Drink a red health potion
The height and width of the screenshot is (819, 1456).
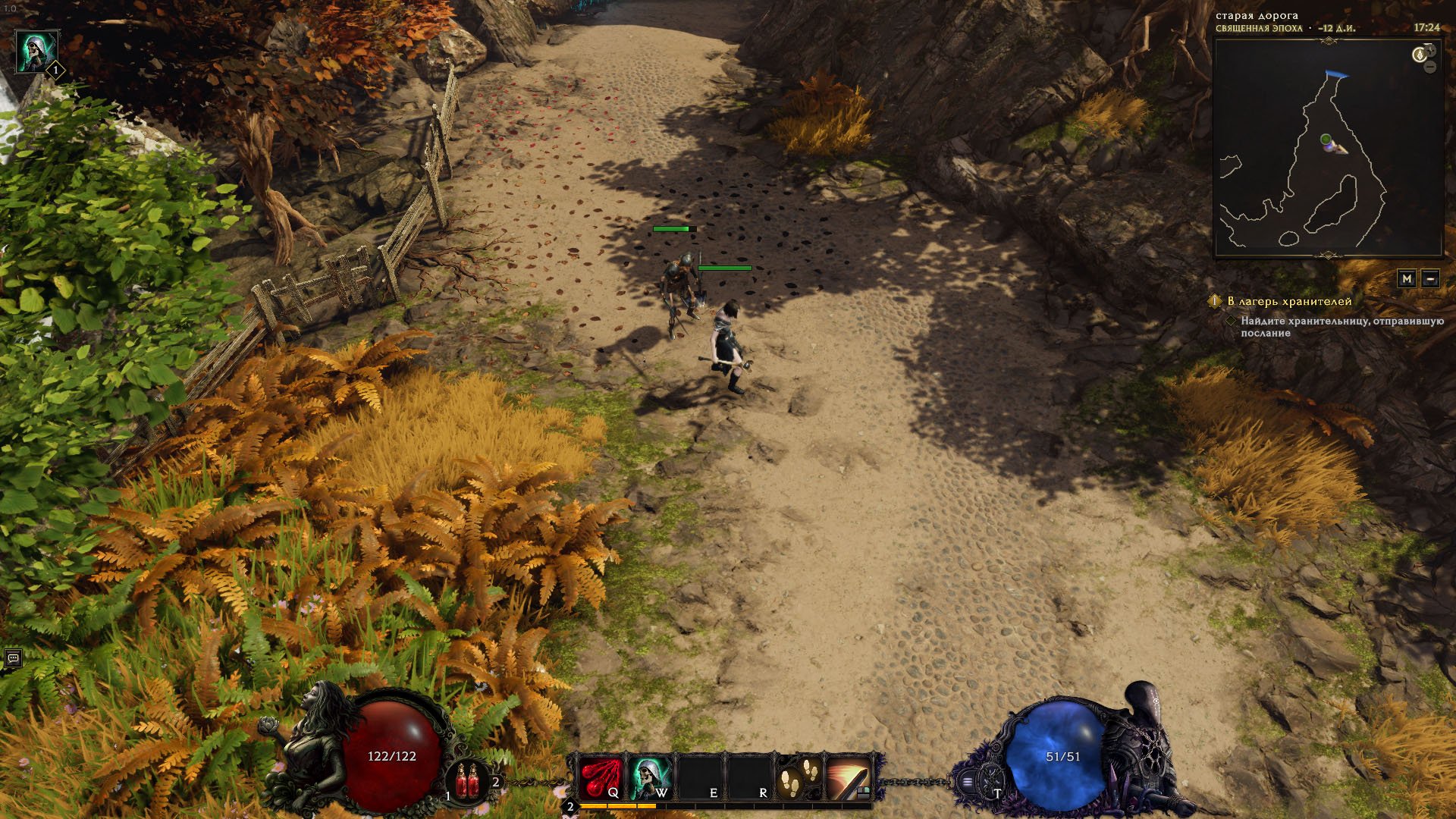point(467,781)
